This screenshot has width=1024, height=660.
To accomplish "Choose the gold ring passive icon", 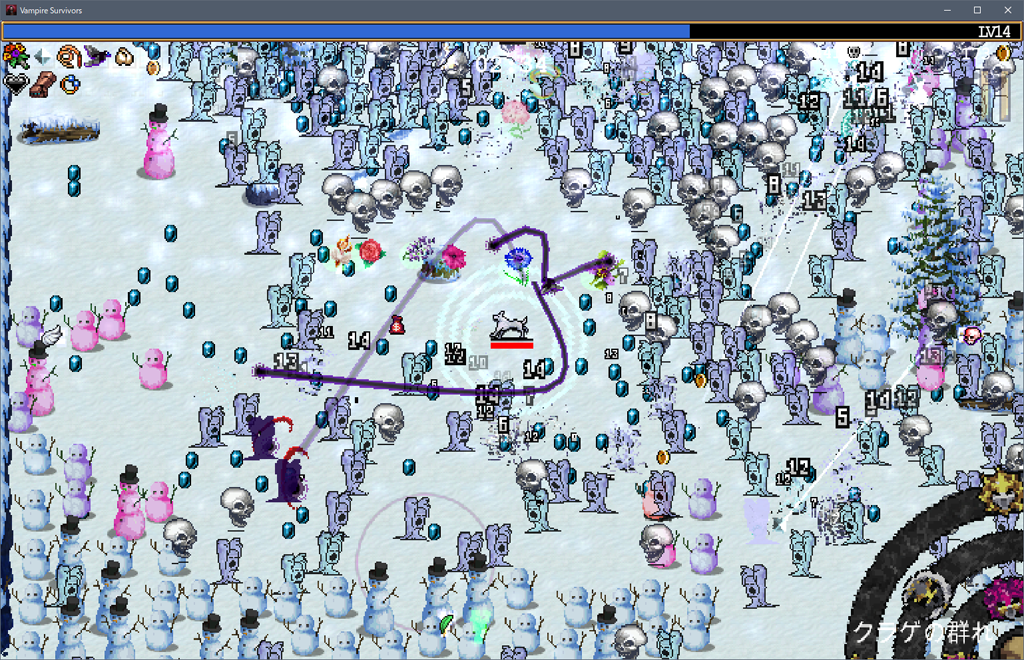I will tap(69, 84).
